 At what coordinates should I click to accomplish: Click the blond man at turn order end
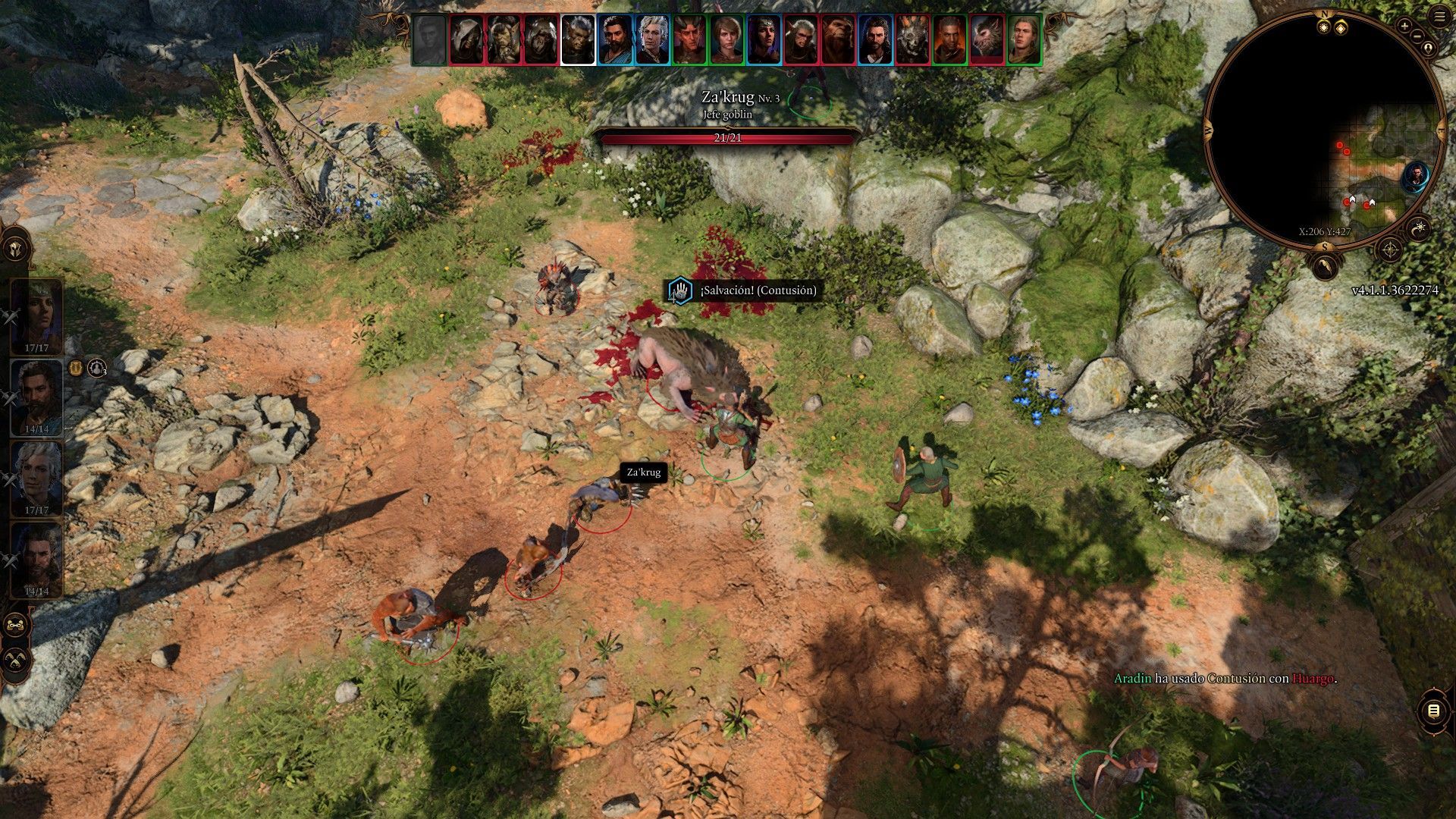point(1024,39)
